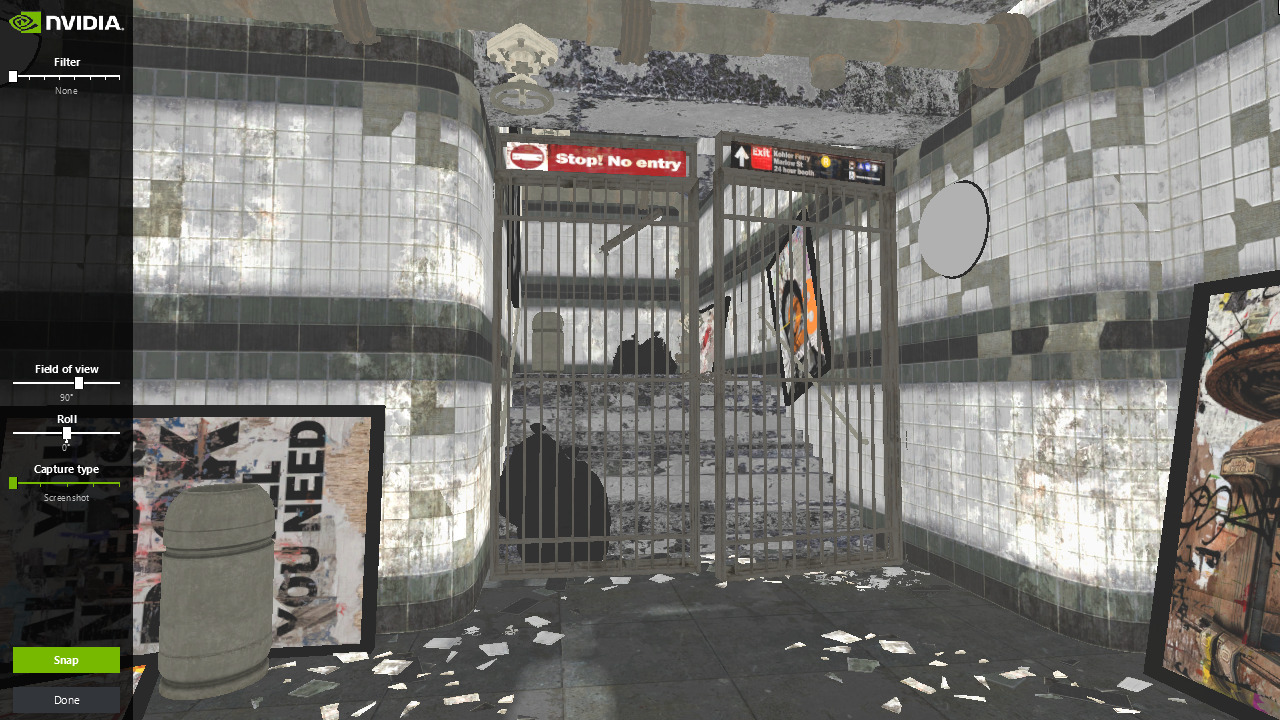Close the overlay with the Done button
1280x720 pixels.
click(x=66, y=700)
